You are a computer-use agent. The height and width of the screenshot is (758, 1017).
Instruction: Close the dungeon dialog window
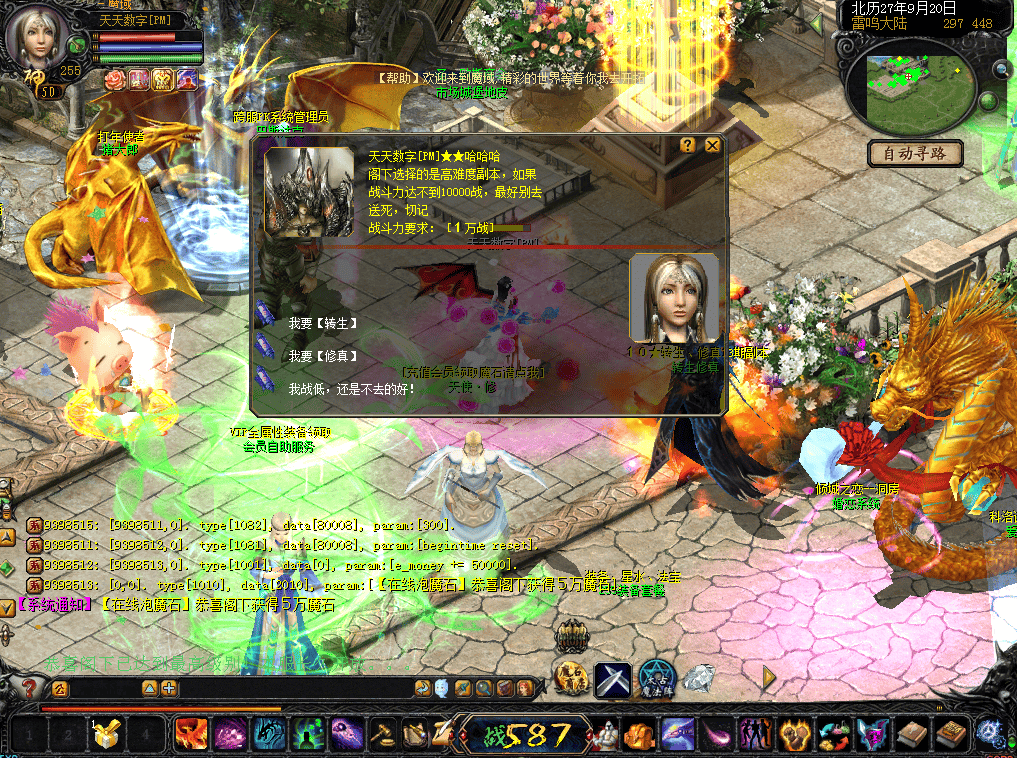point(712,145)
